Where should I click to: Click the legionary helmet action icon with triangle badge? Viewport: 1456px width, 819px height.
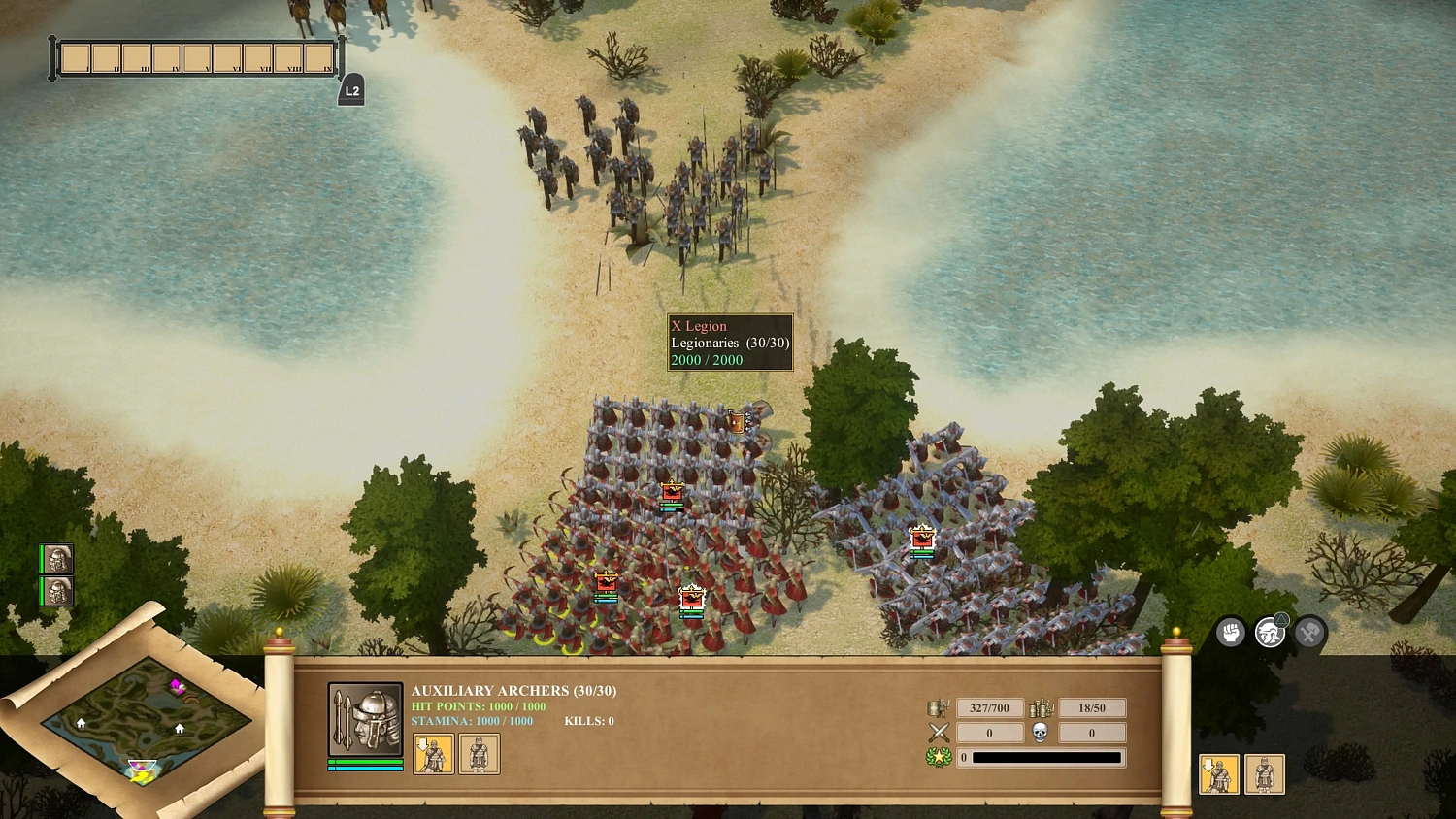coord(1270,632)
